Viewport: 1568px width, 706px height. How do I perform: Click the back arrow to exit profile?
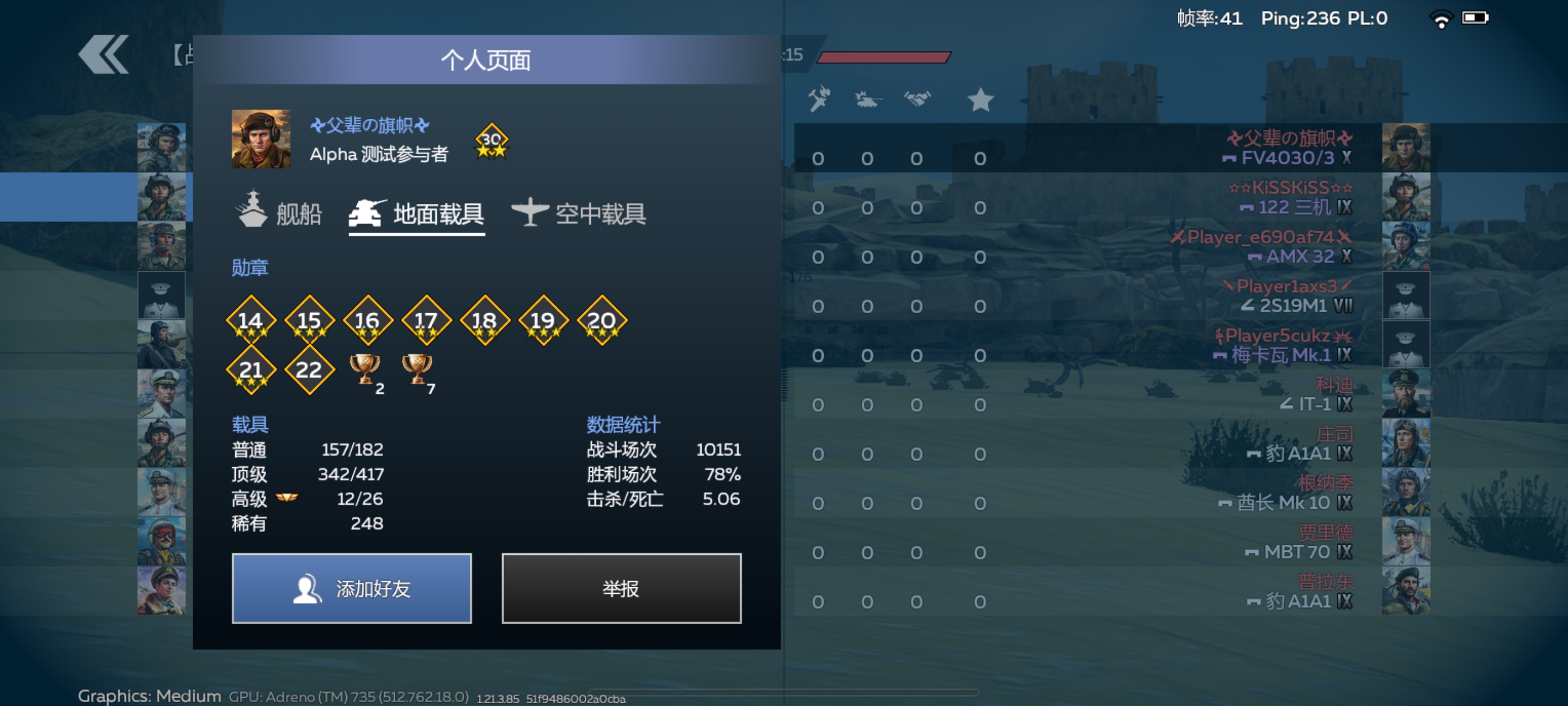pyautogui.click(x=104, y=55)
